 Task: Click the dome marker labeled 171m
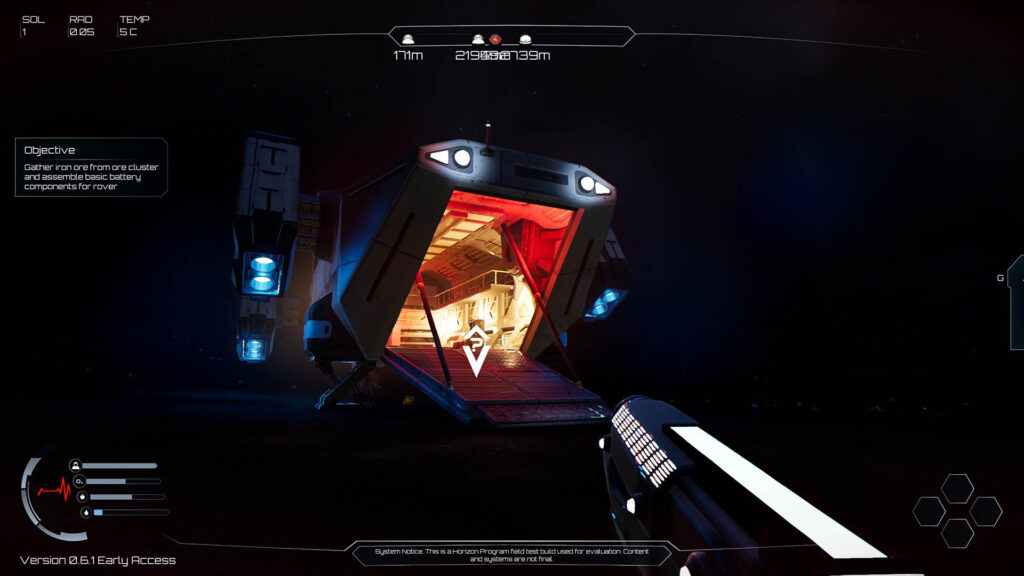[x=408, y=40]
